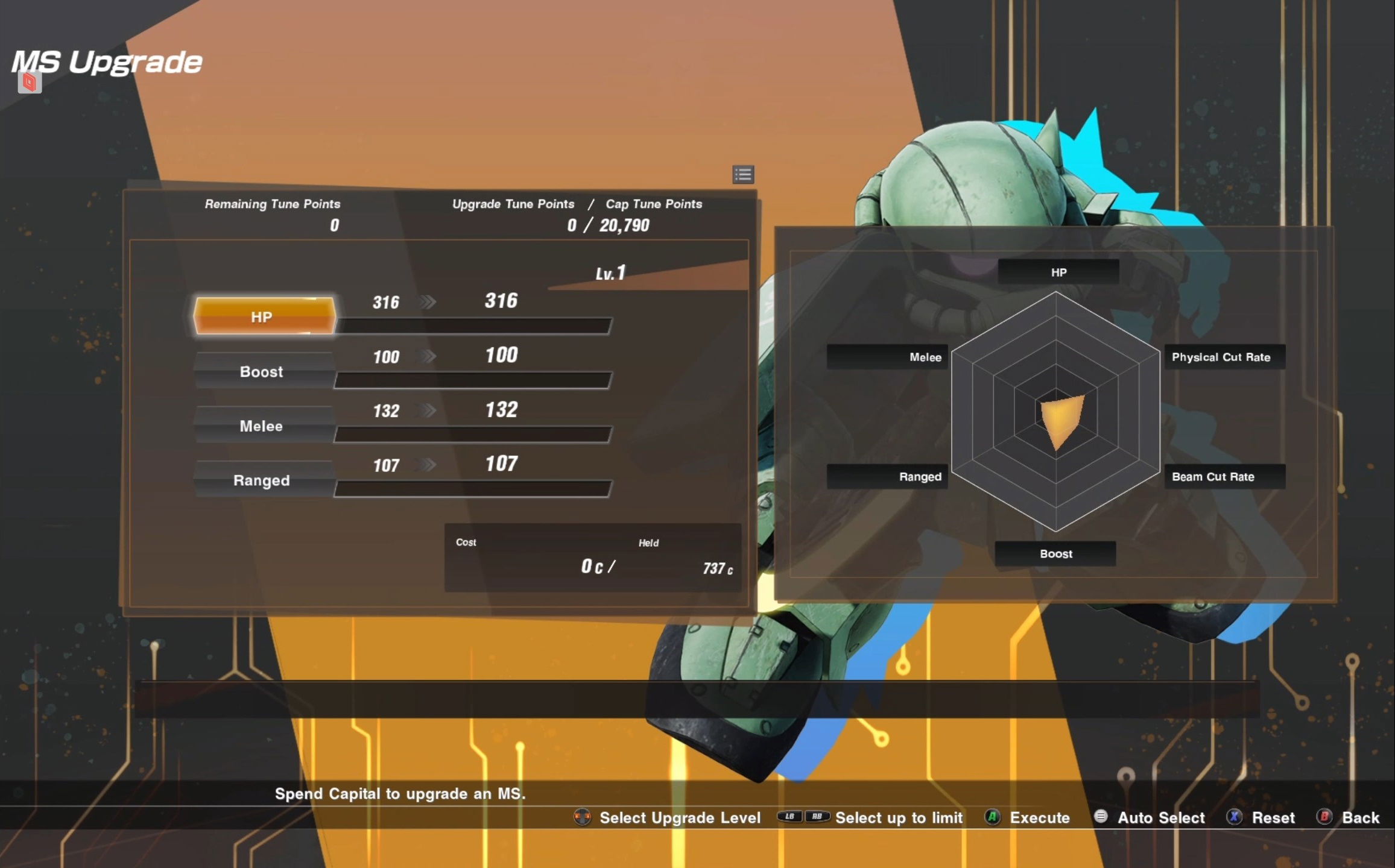1395x868 pixels.
Task: Execute the MS upgrade
Action: pyautogui.click(x=1028, y=818)
